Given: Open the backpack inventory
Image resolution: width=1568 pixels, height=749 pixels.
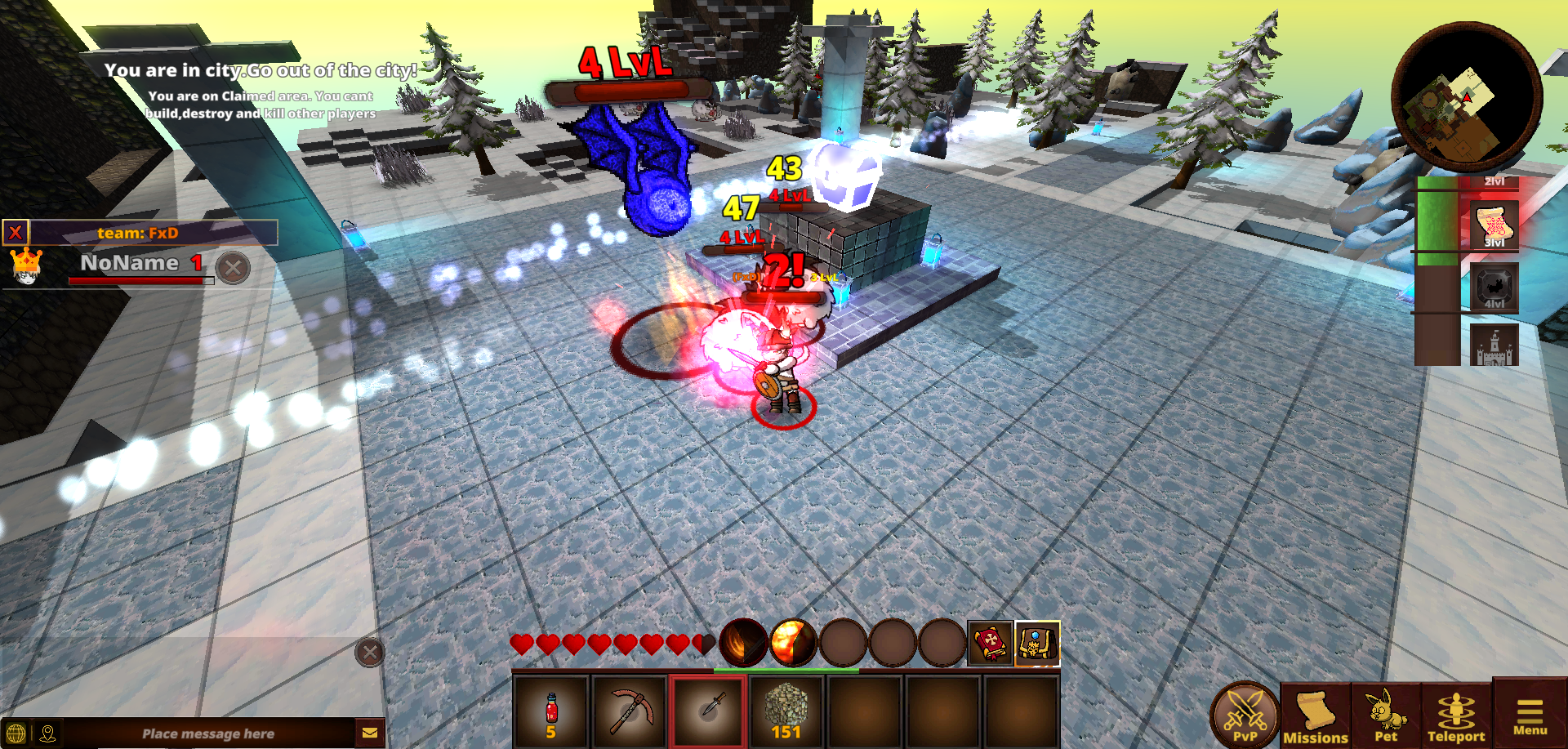Looking at the screenshot, I should click(1036, 644).
